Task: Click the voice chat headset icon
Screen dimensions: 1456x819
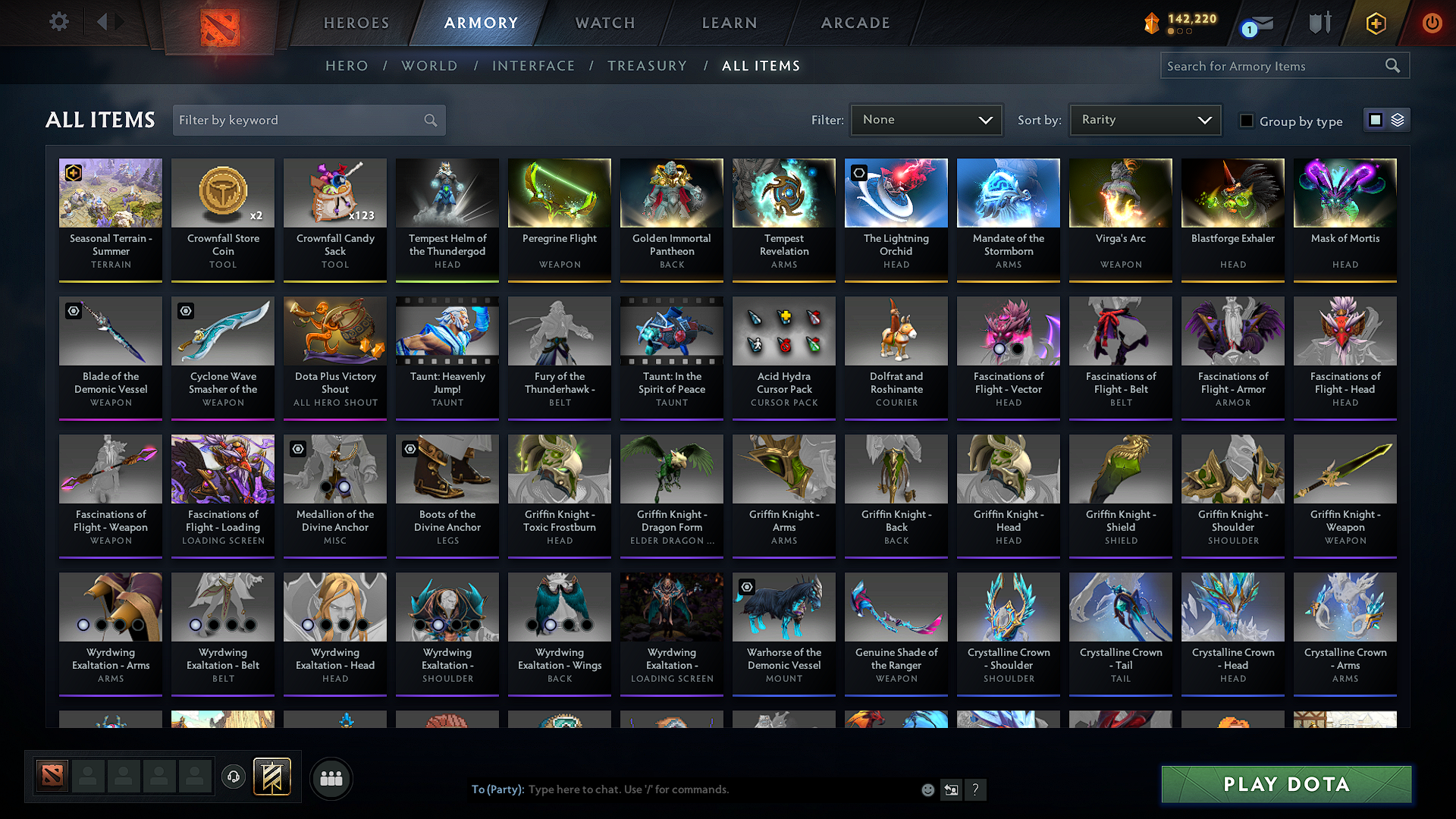Action: click(233, 777)
